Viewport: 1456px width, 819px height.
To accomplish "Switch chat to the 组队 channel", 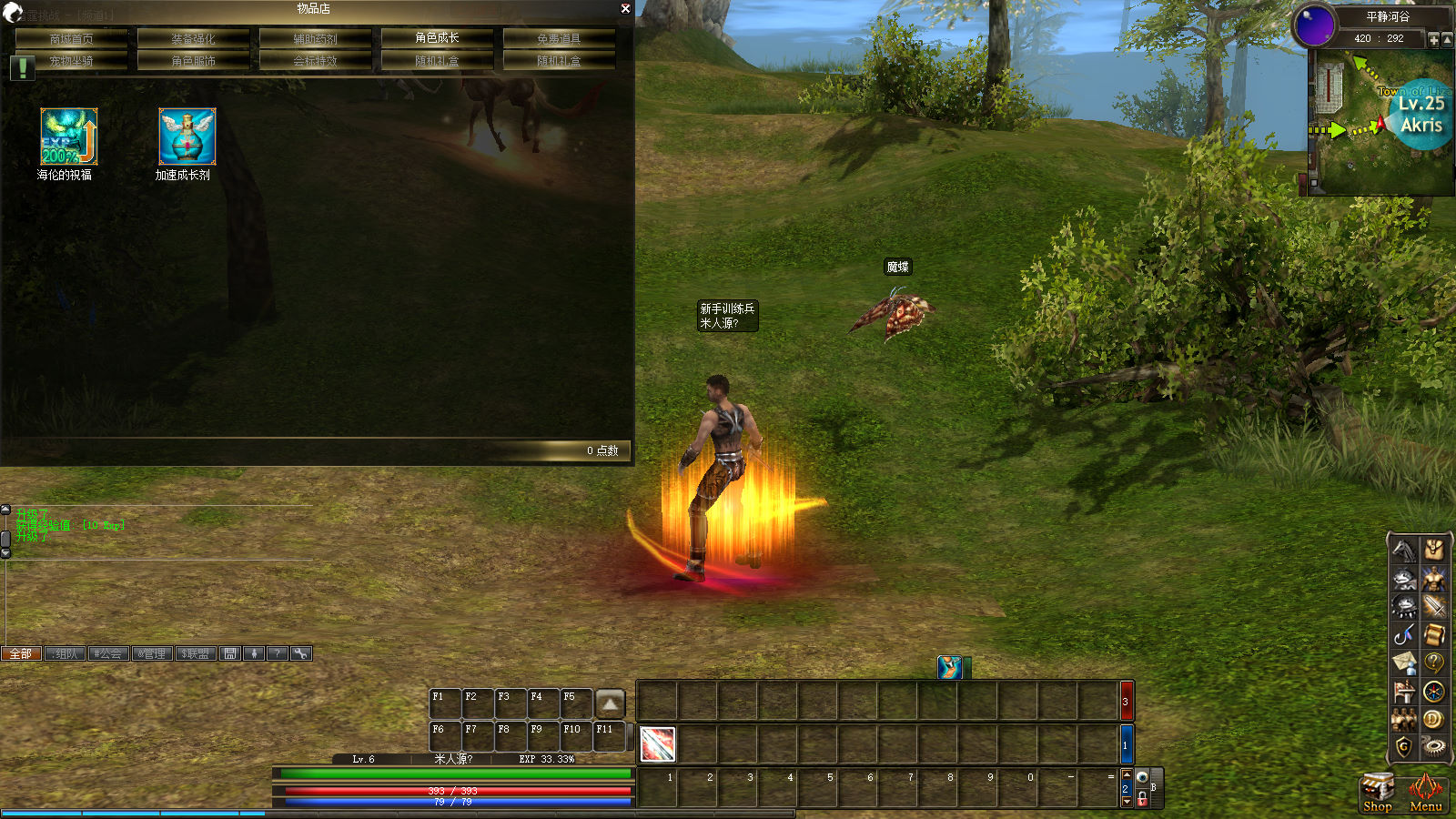I will point(65,653).
